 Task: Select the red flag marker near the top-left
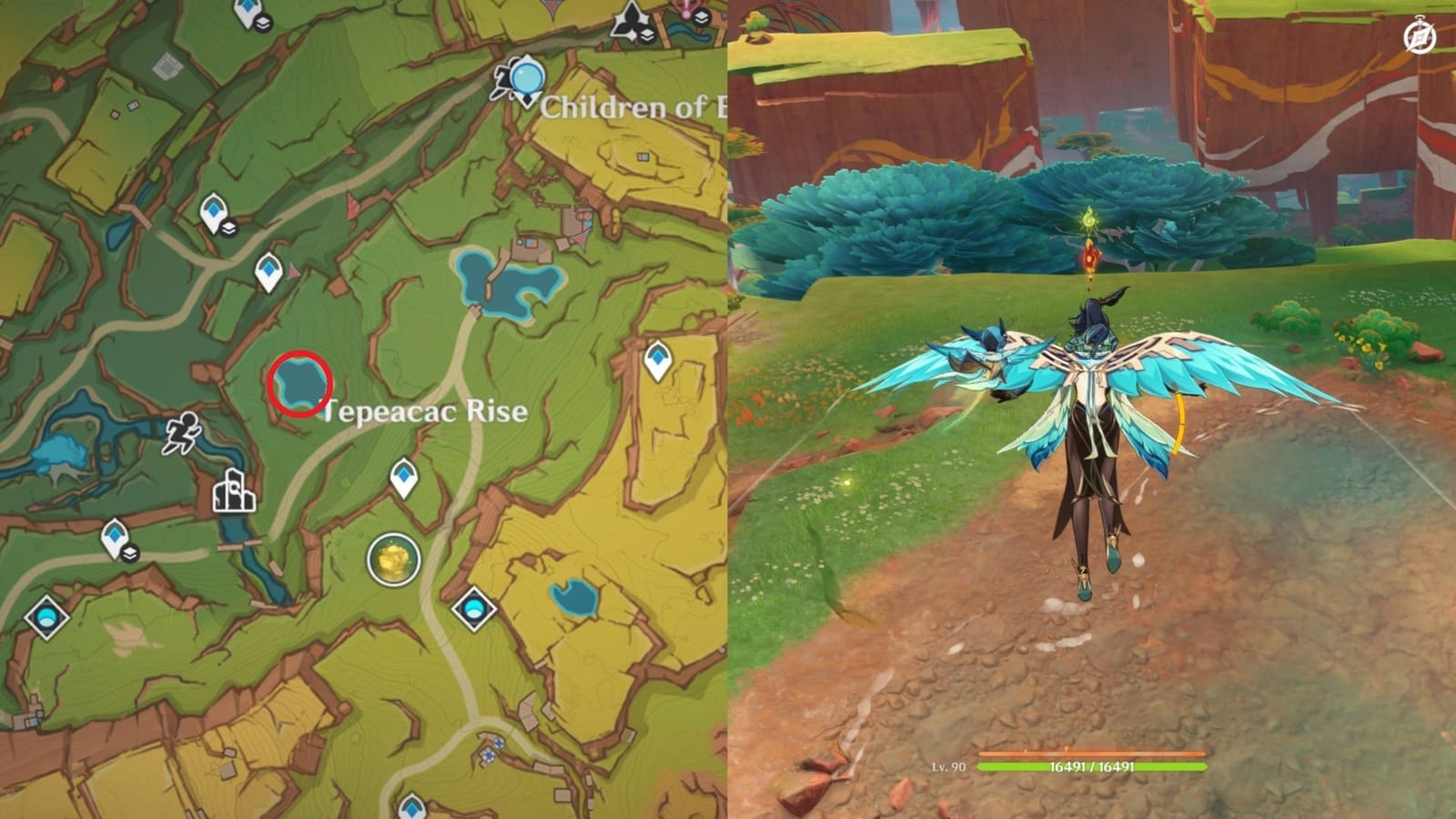[293, 270]
